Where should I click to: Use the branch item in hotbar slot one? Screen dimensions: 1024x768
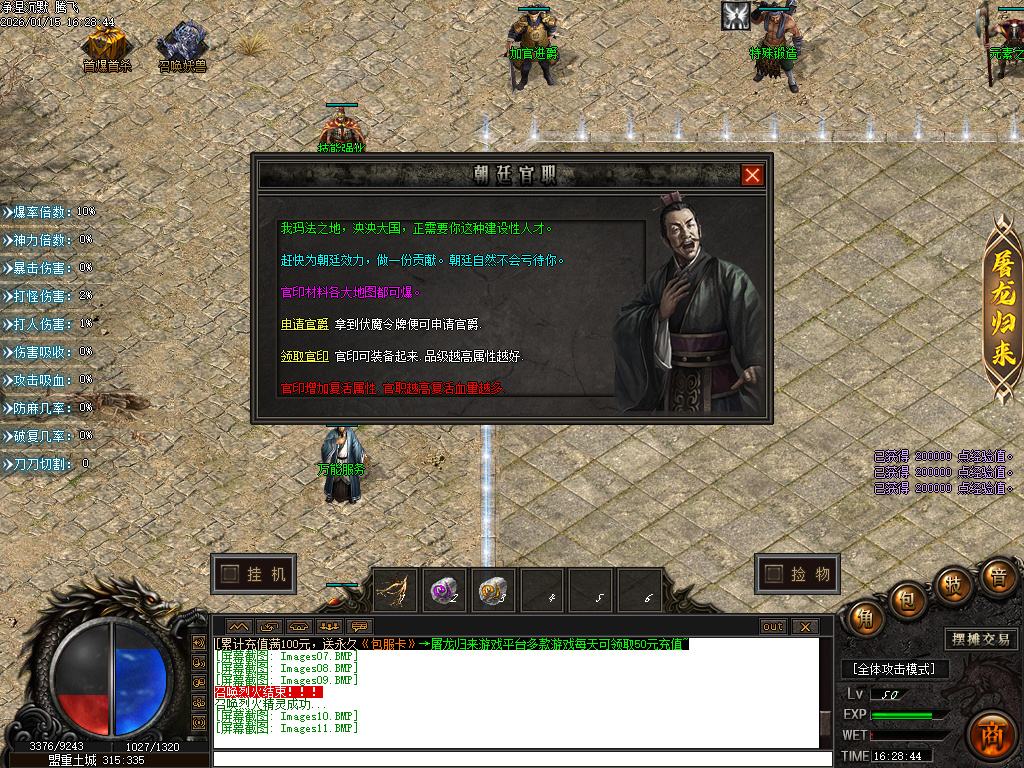tap(395, 592)
